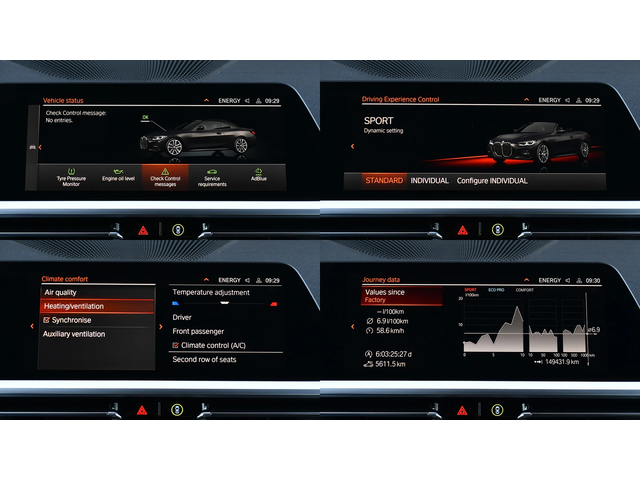This screenshot has height=480, width=640.
Task: Show Service requirements
Action: (212, 175)
